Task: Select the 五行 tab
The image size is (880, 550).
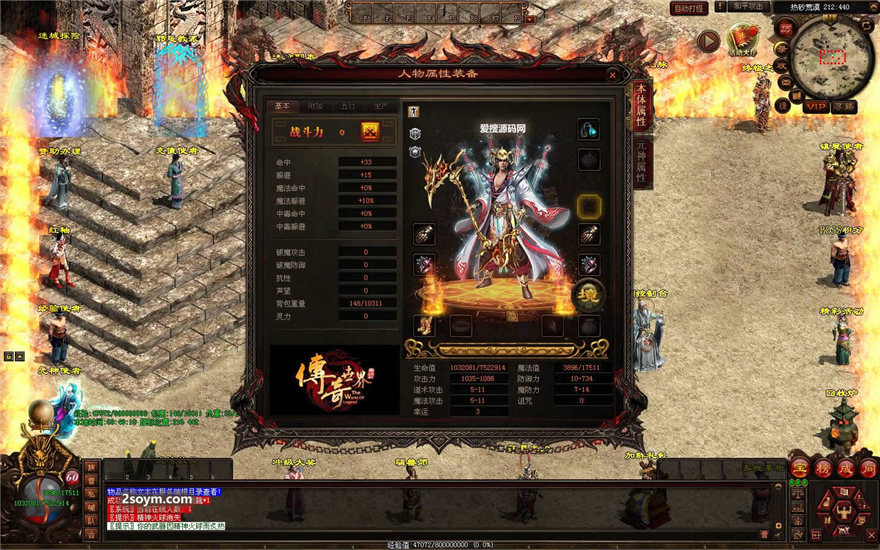Action: [x=347, y=106]
